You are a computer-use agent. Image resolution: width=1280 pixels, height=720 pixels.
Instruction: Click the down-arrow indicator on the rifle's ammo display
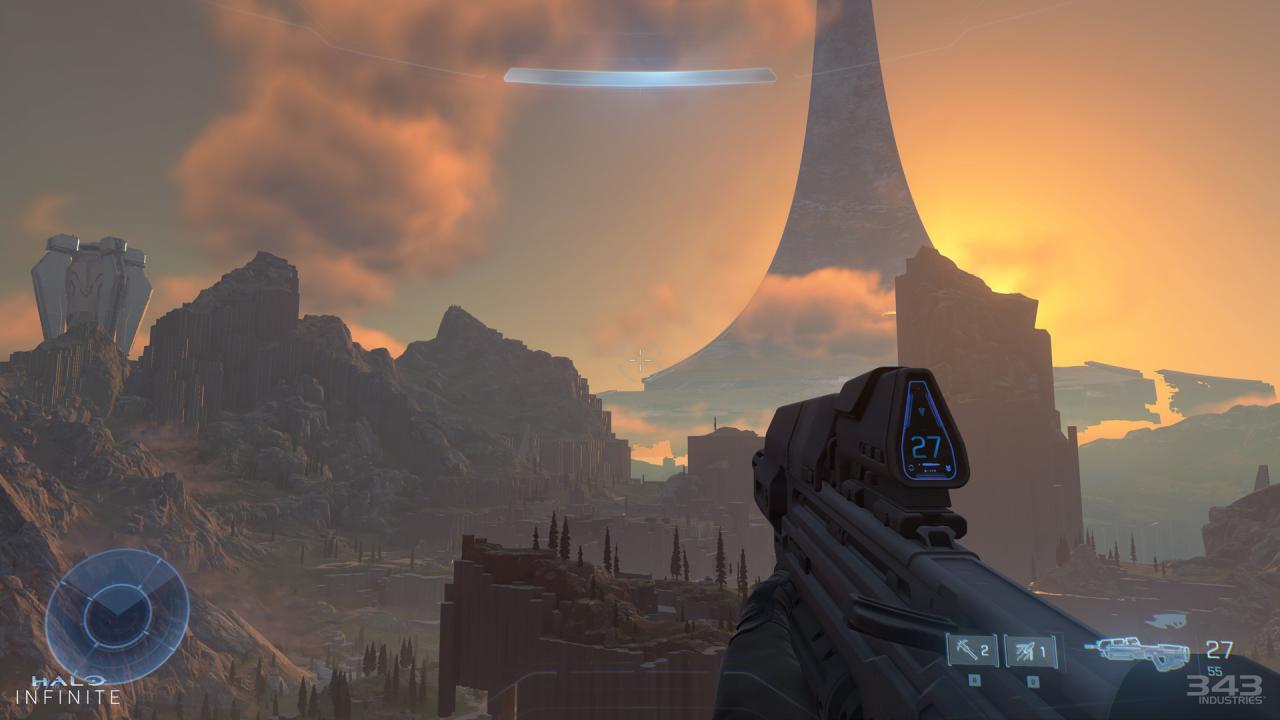point(921,410)
